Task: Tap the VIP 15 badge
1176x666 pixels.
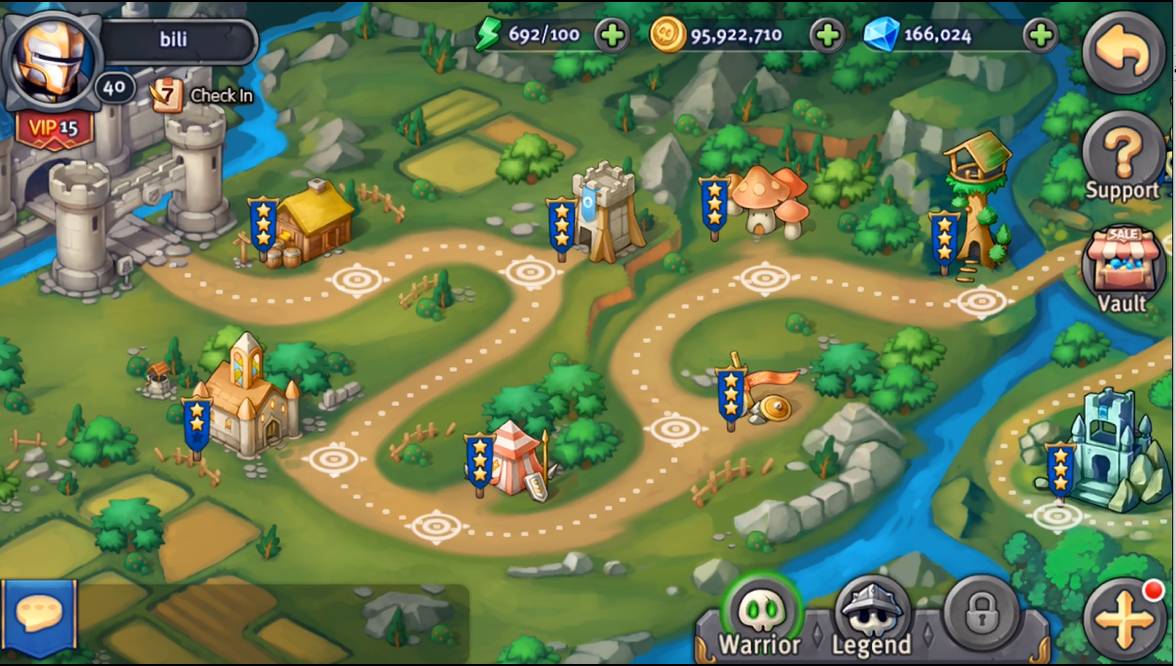Action: 54,129
